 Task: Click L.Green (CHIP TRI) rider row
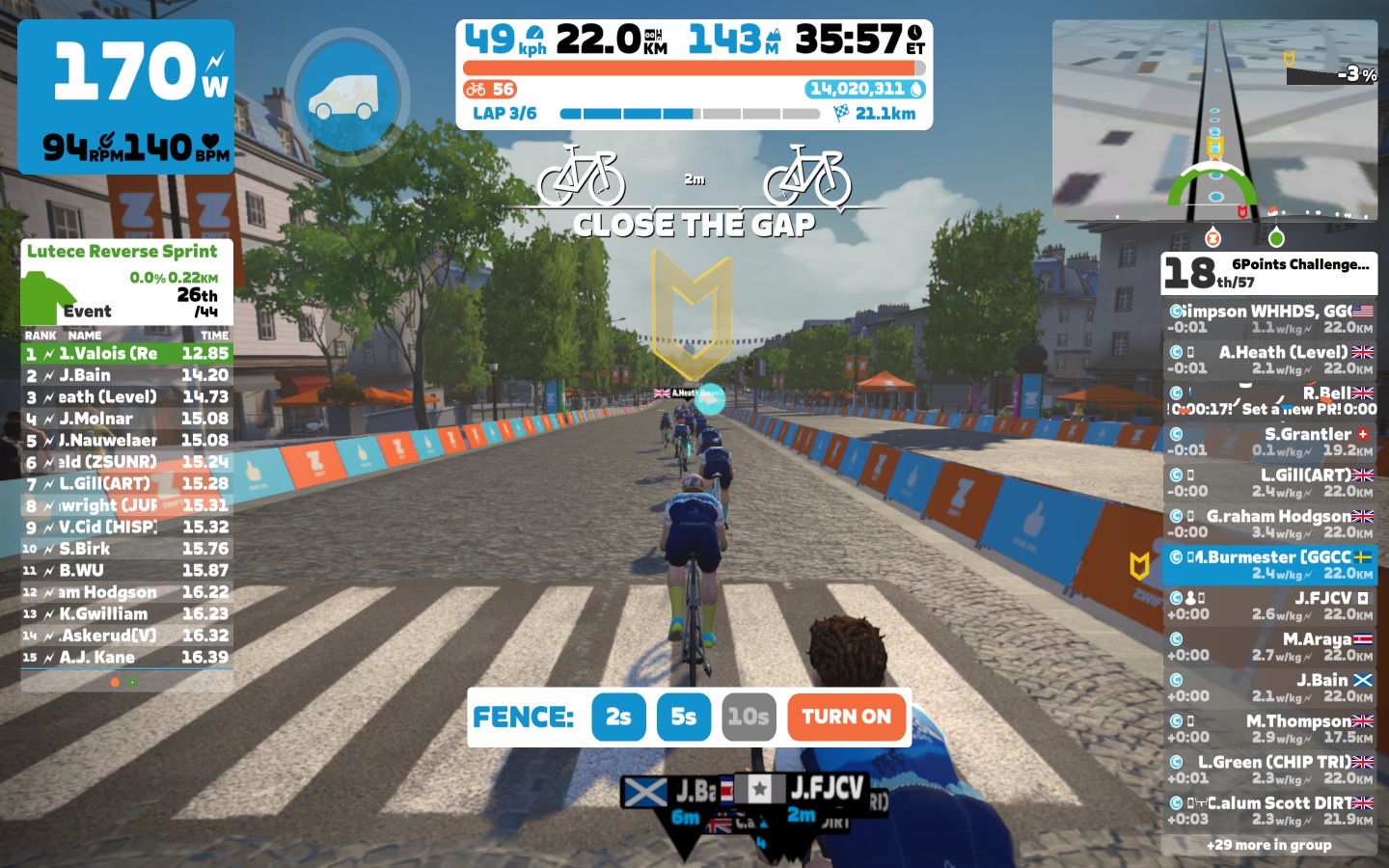click(x=1269, y=770)
